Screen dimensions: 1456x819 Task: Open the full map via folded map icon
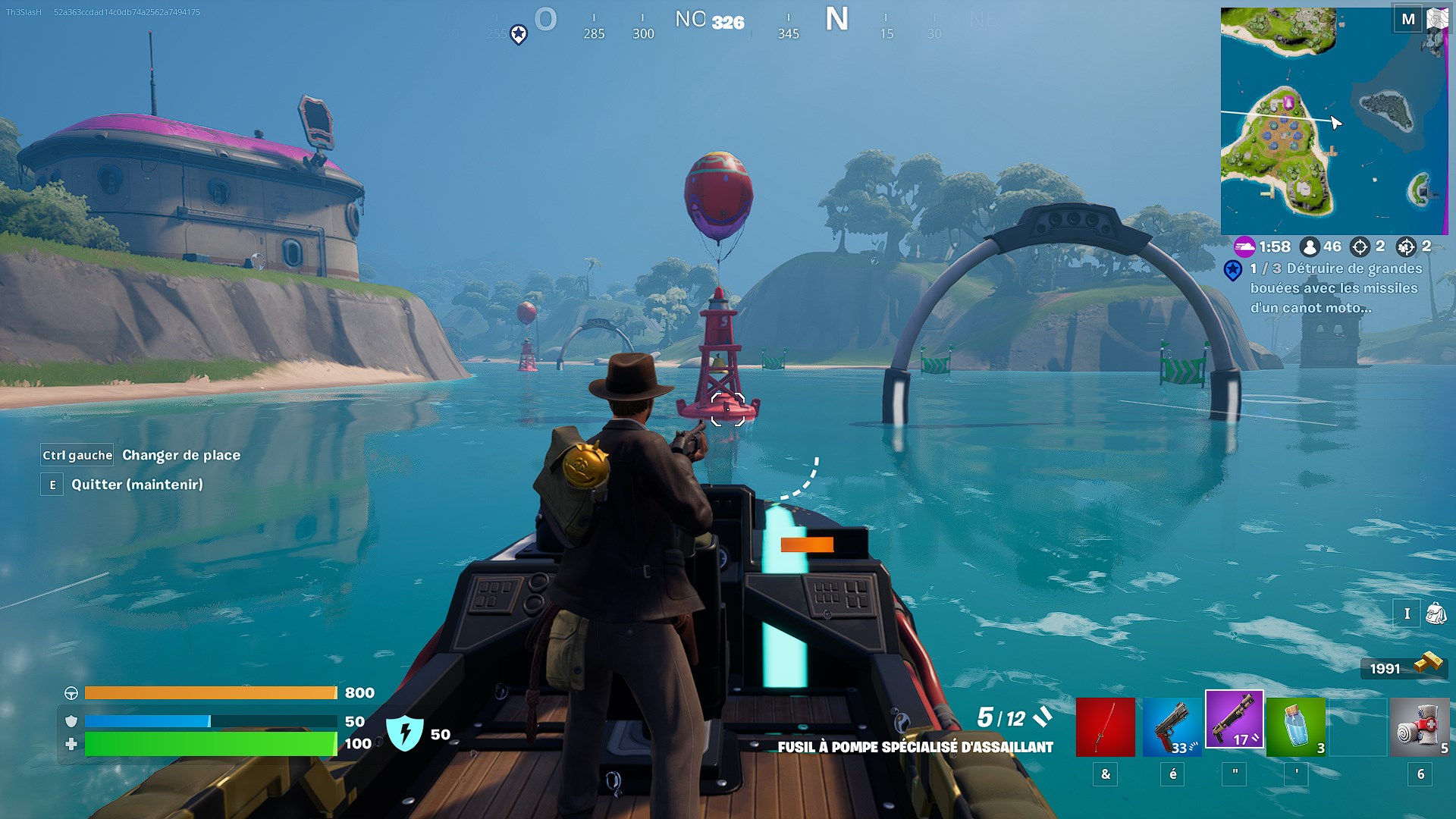(1436, 19)
